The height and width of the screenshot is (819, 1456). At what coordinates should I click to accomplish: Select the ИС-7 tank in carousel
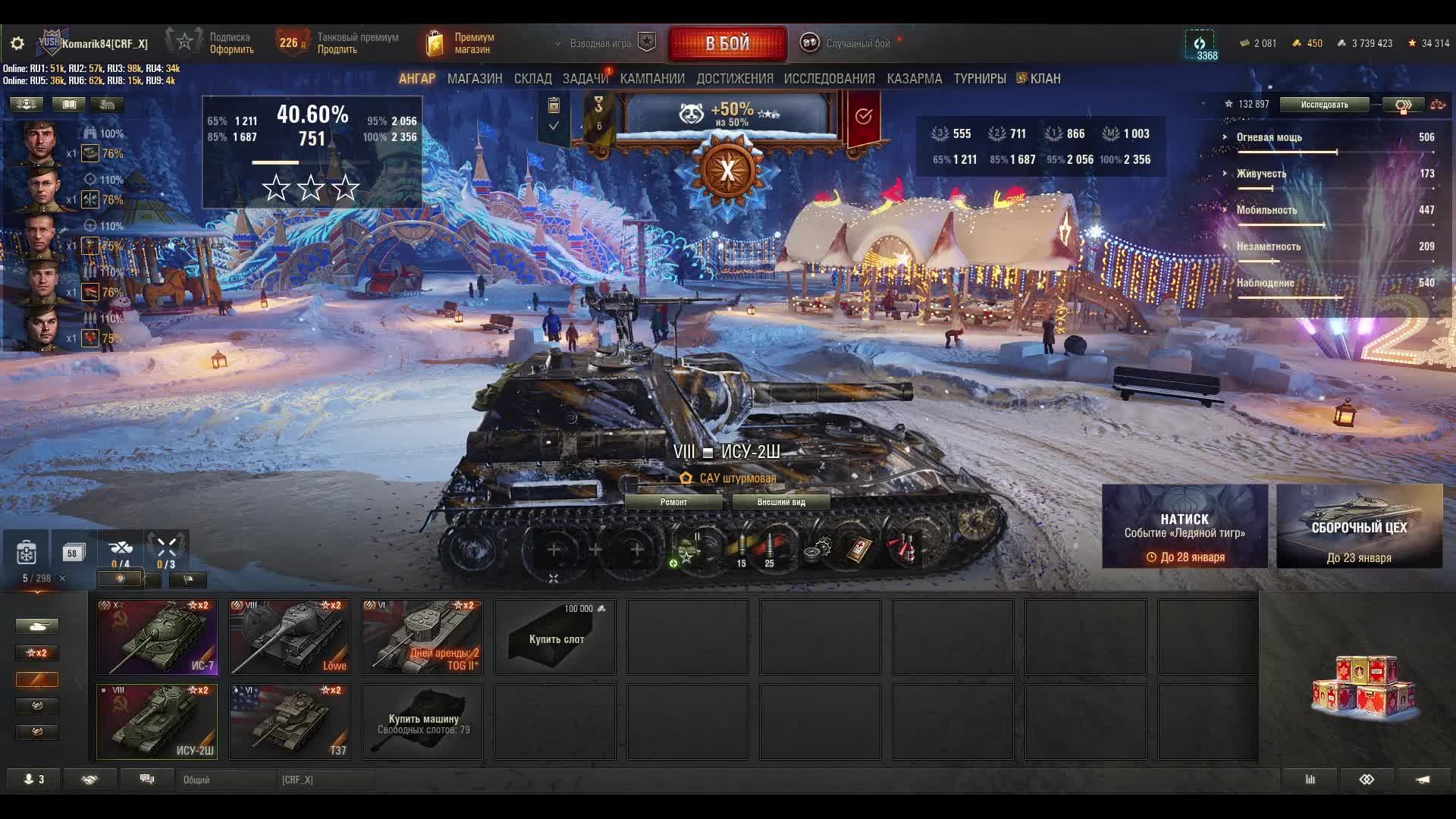click(x=157, y=637)
